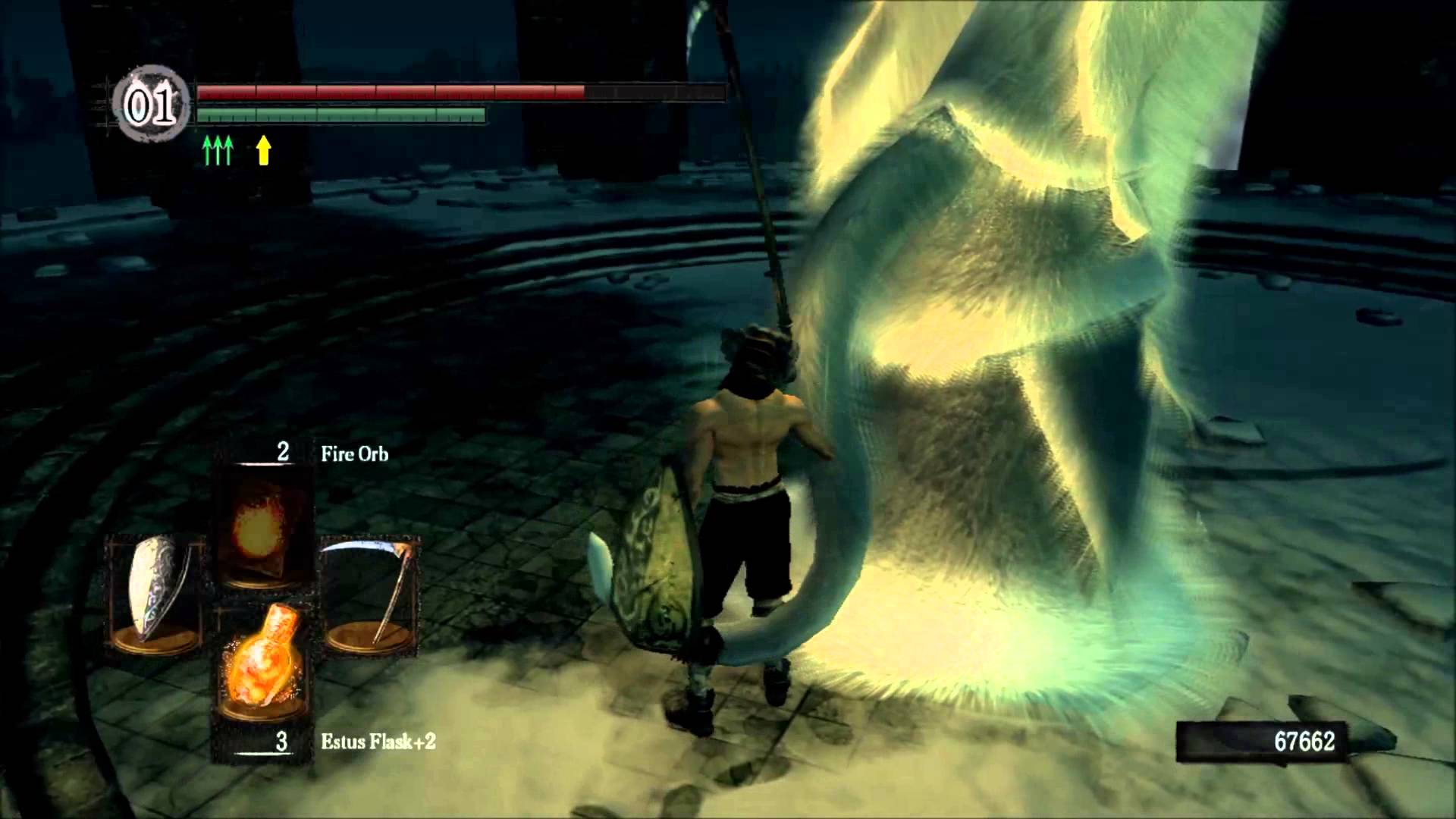Select the scythe weapon slot
This screenshot has height=819, width=1456.
372,595
